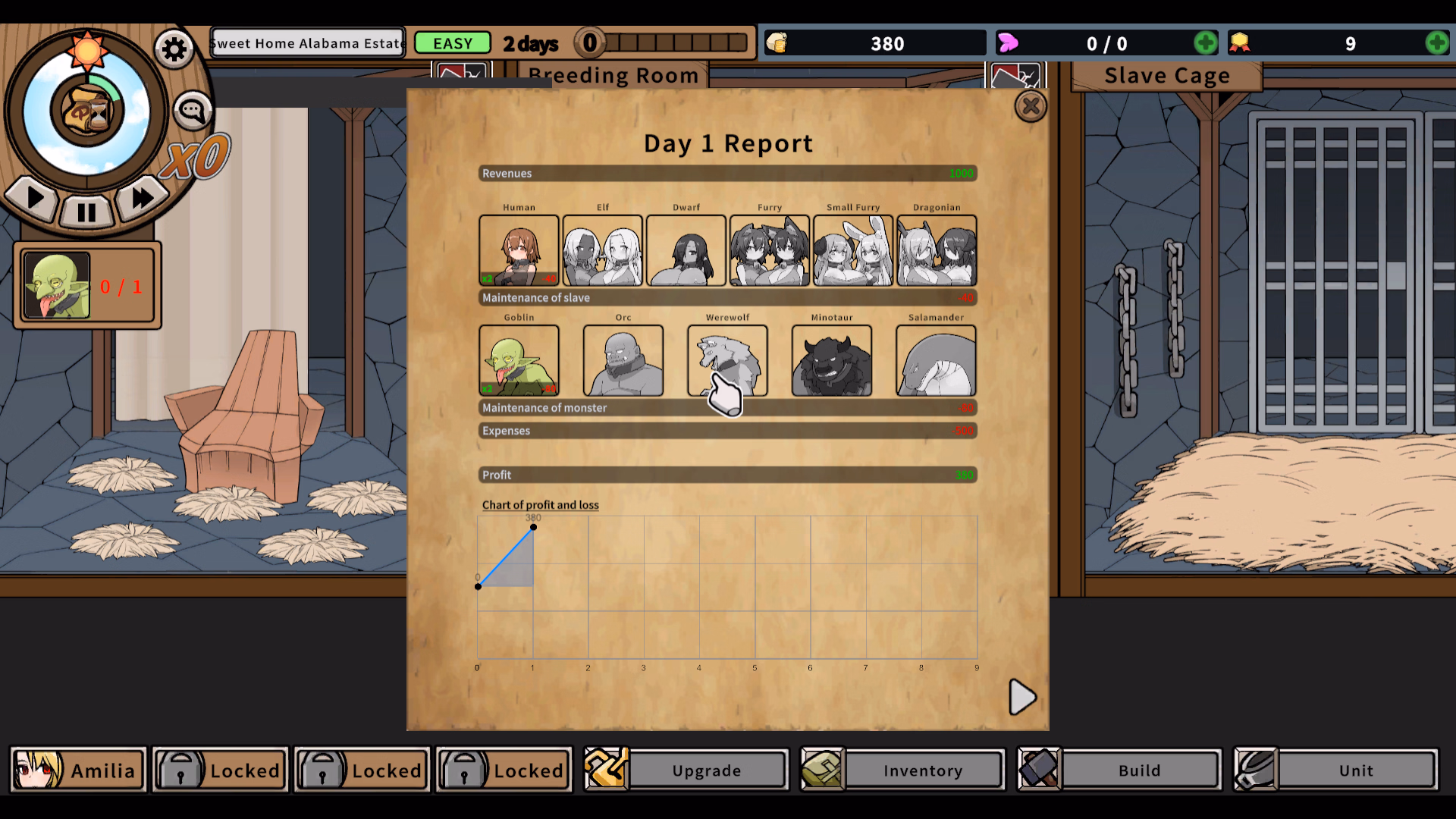Viewport: 1456px width, 819px height.
Task: Select the Human slave portrait
Action: tap(519, 250)
